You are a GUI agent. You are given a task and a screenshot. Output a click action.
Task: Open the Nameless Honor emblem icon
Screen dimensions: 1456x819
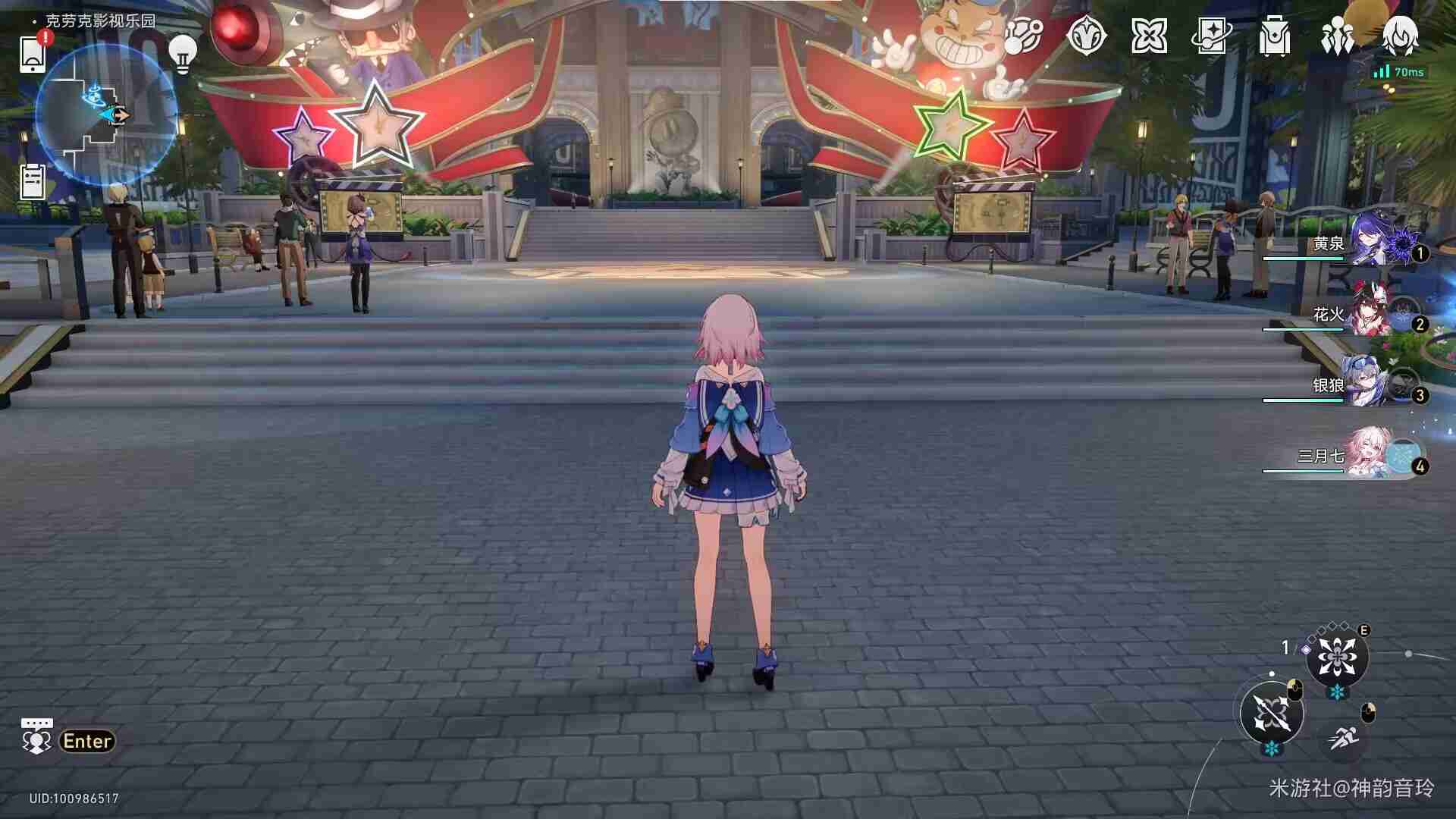(x=1088, y=36)
